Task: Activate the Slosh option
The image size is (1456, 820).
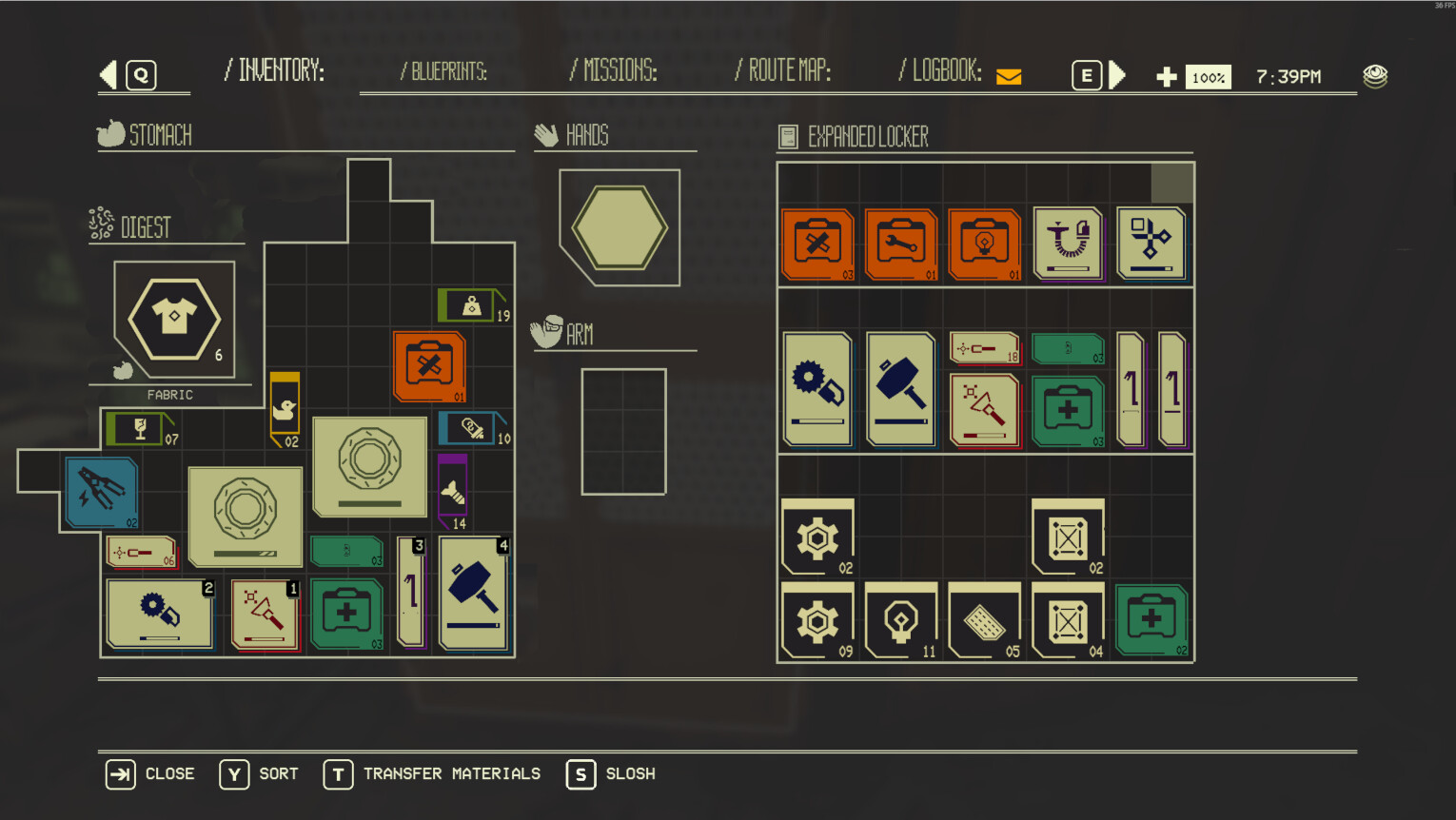Action: [611, 774]
